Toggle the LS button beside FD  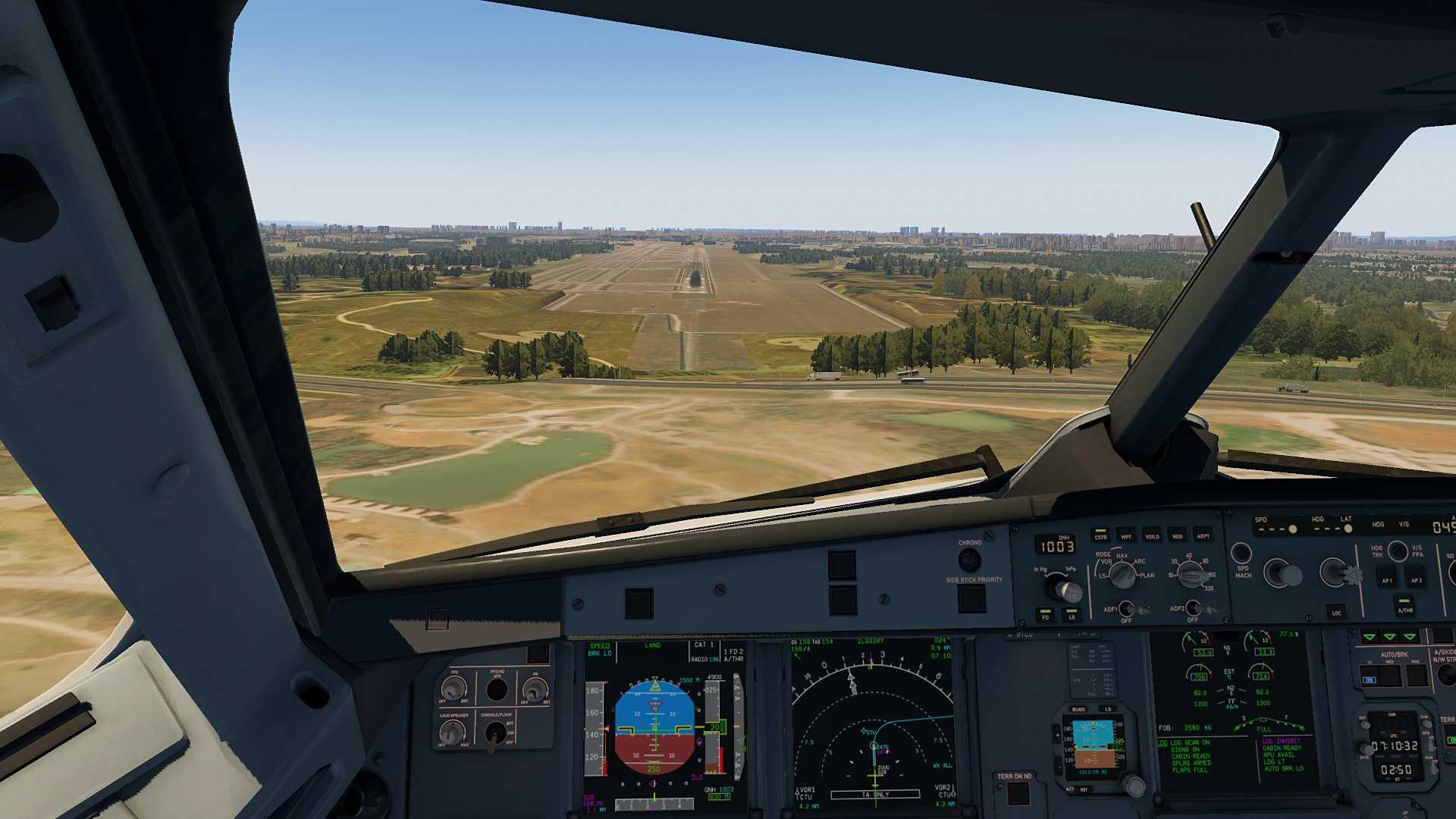pyautogui.click(x=1072, y=614)
